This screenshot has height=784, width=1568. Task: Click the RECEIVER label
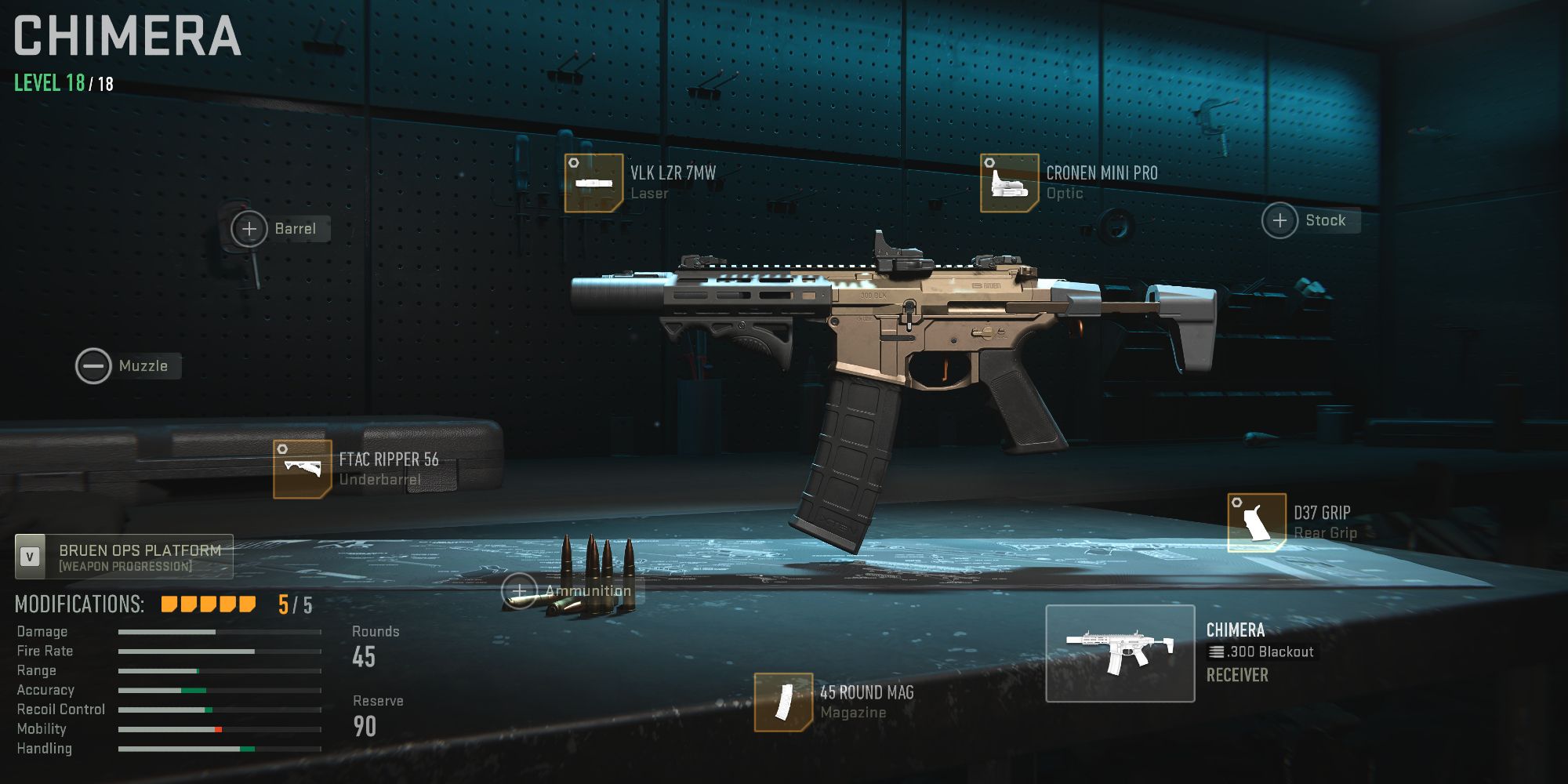click(1239, 674)
